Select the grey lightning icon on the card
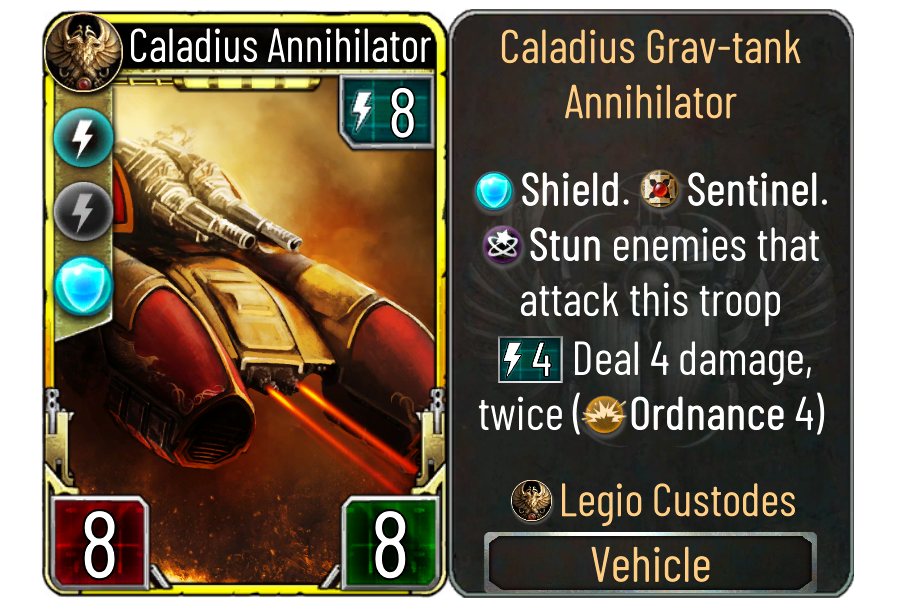900x600 pixels. tap(78, 211)
